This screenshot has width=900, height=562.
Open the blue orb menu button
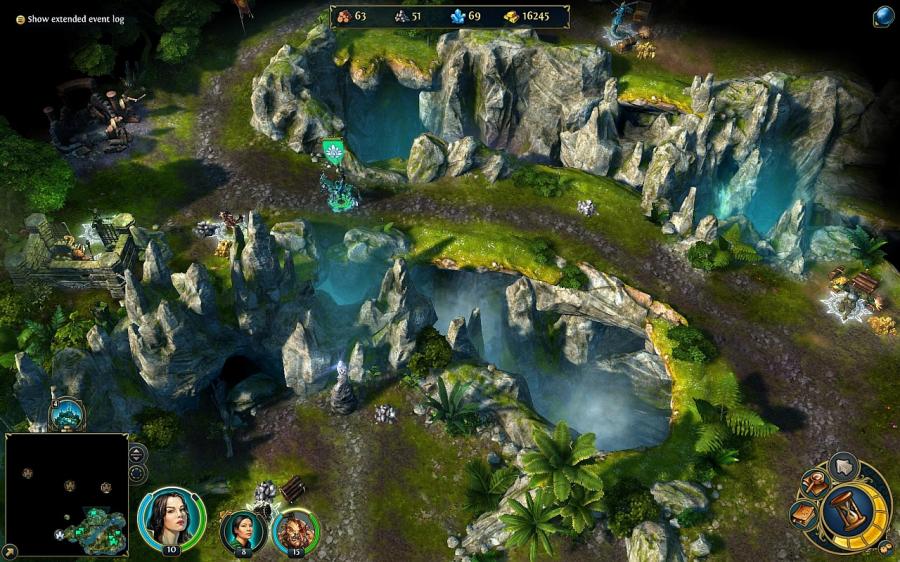(883, 16)
